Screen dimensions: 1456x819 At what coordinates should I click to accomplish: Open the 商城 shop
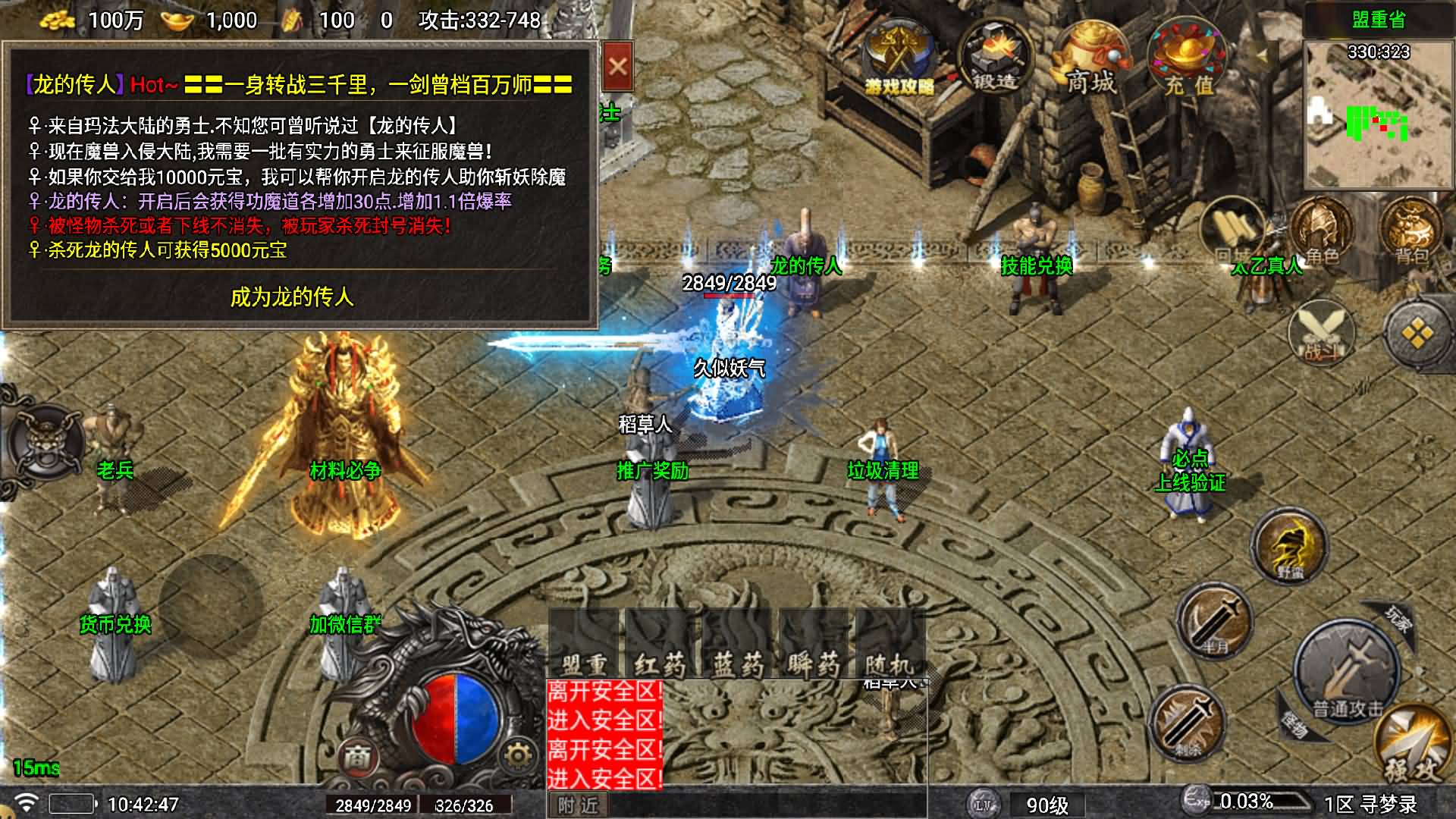click(1091, 59)
